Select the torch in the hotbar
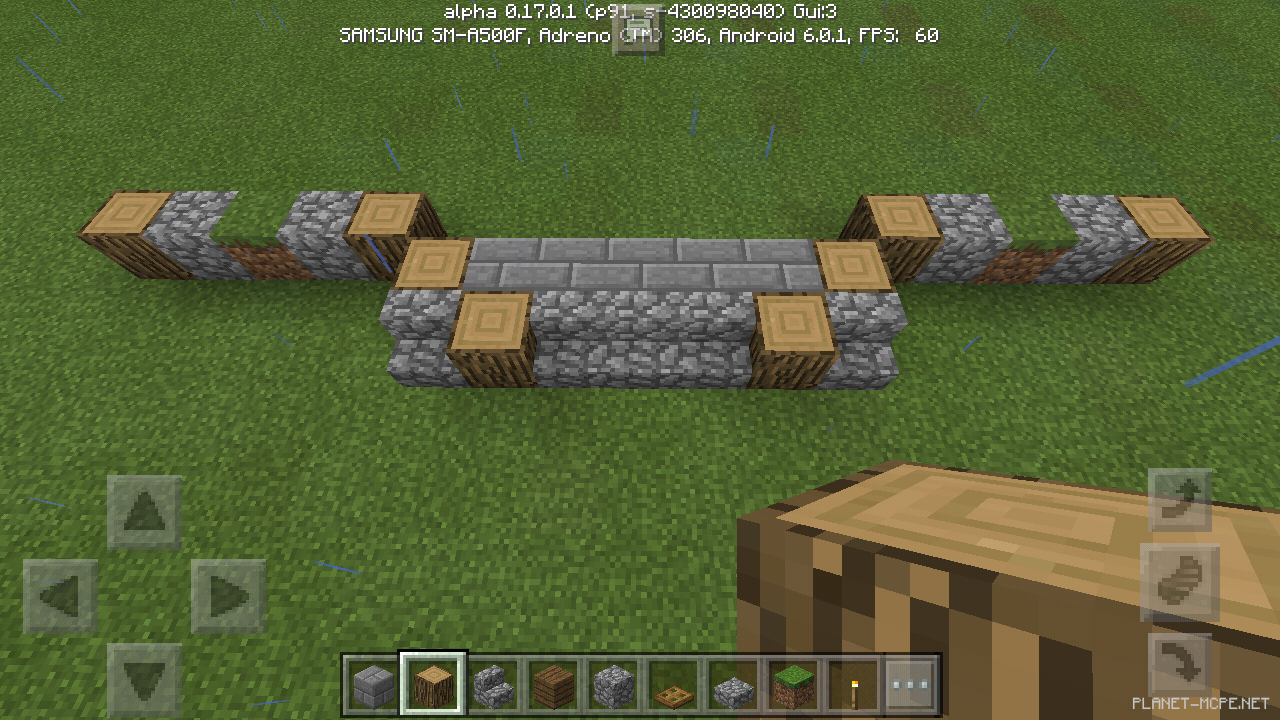This screenshot has width=1280, height=720. (x=852, y=684)
